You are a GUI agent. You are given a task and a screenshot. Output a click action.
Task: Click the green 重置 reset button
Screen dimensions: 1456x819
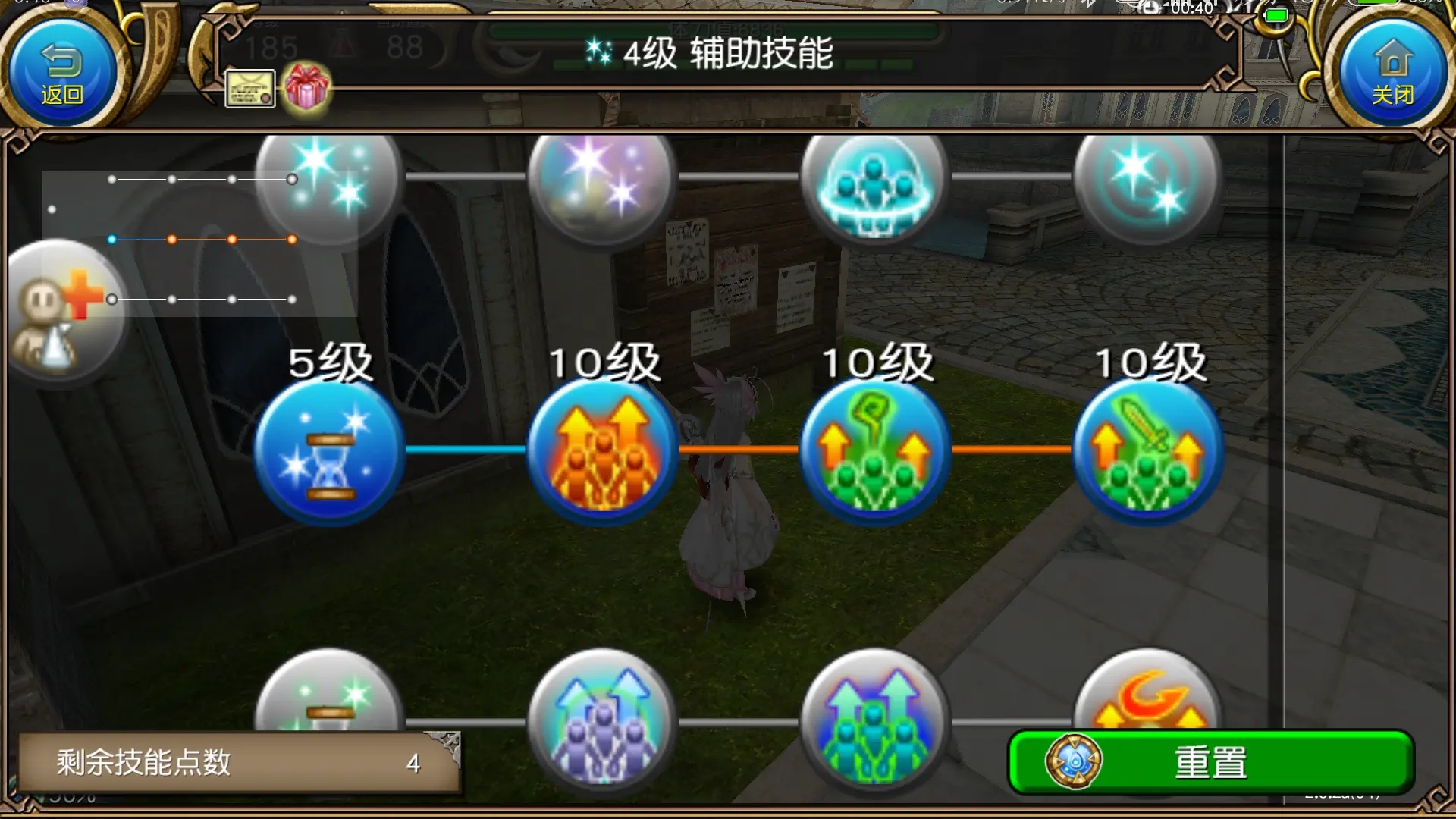[x=1210, y=762]
